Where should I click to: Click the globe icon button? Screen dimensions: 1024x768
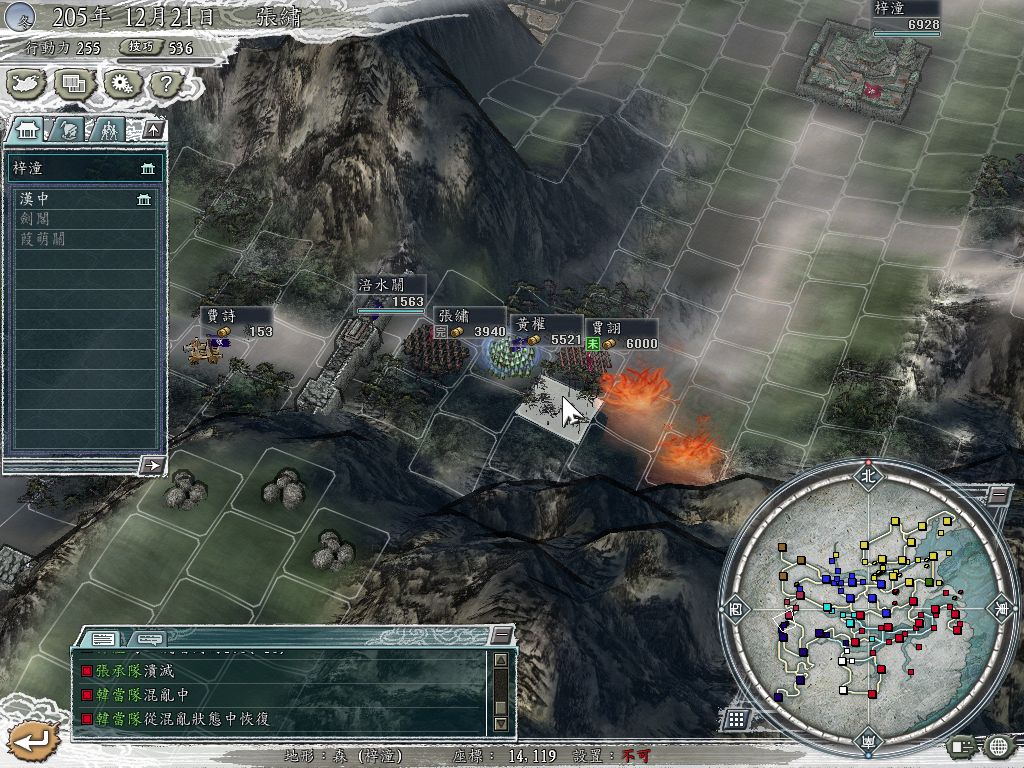pos(997,746)
